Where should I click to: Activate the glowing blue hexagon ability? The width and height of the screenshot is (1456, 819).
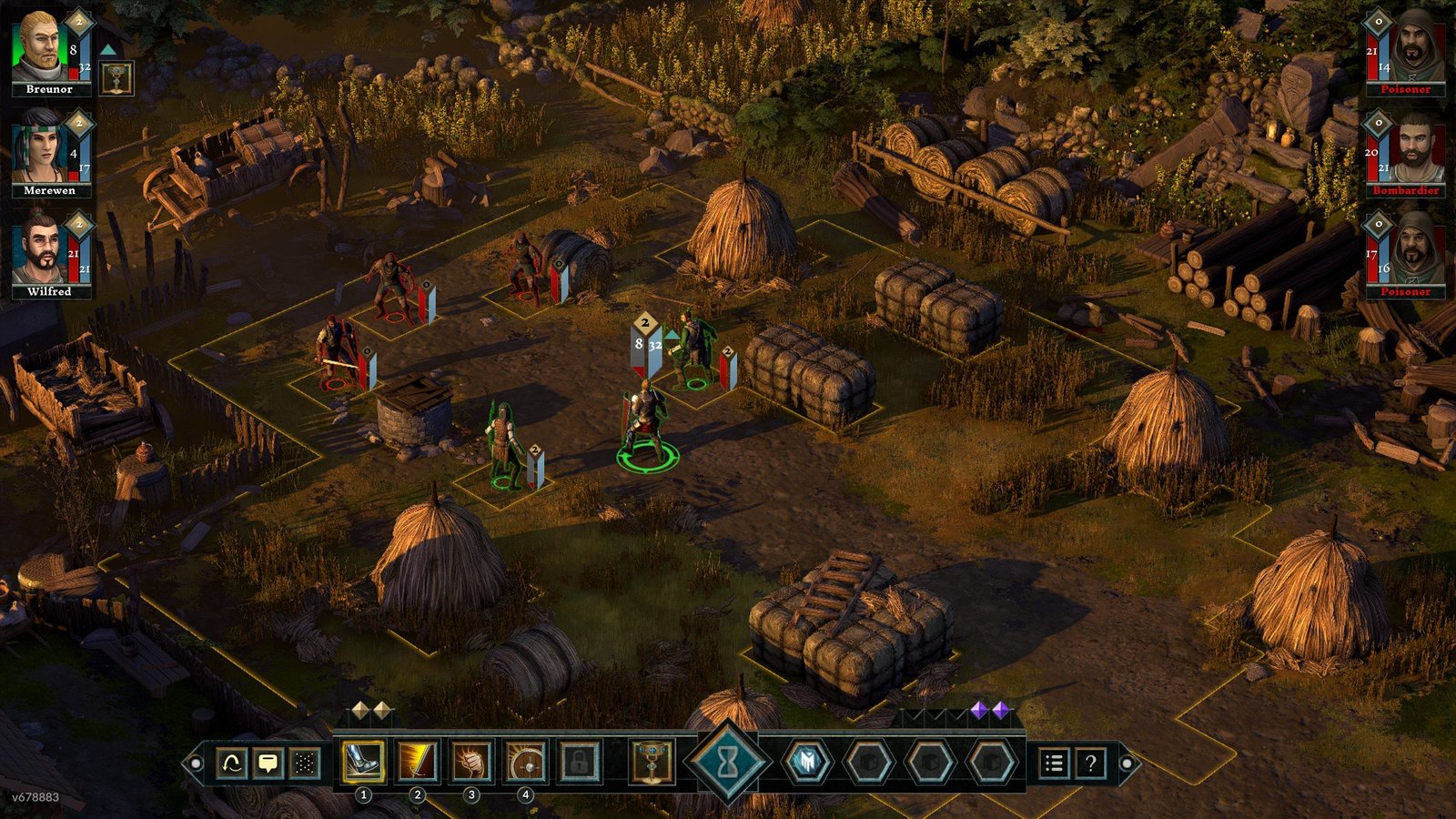tap(806, 763)
